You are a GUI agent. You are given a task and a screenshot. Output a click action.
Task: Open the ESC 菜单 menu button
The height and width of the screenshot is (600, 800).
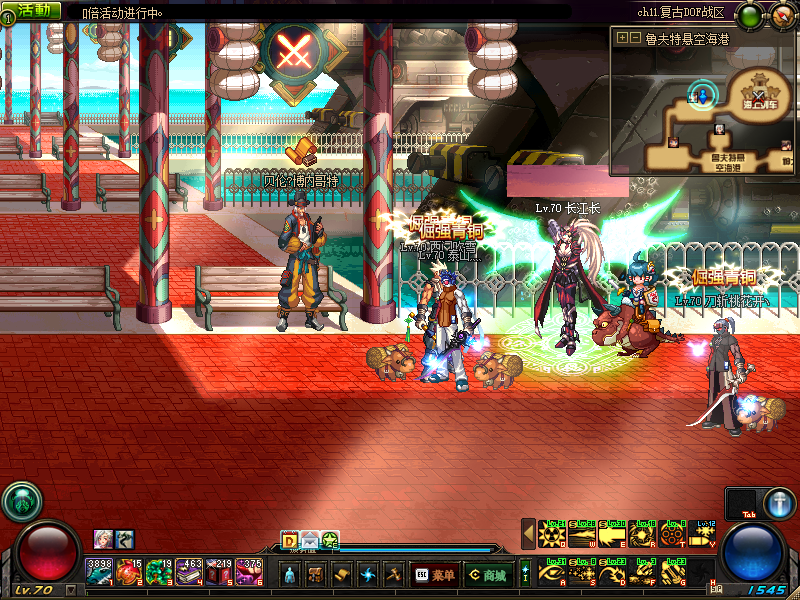(433, 574)
